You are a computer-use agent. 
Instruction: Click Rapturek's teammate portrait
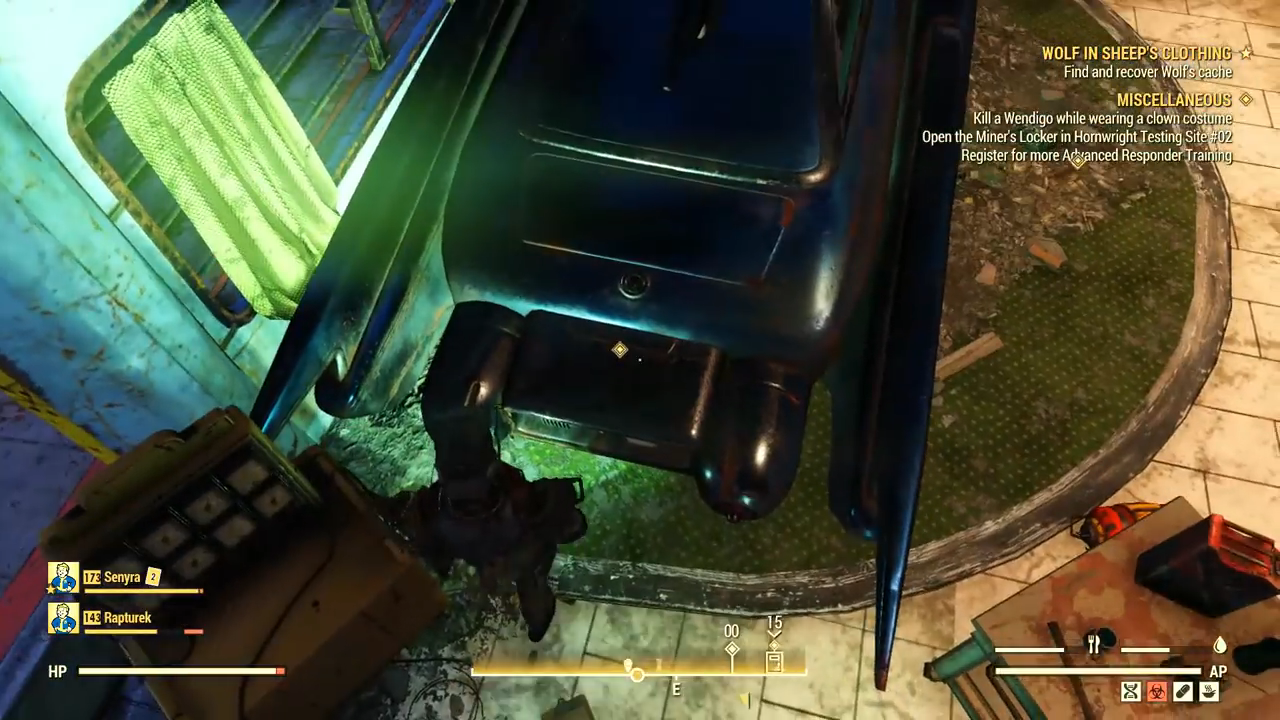pyautogui.click(x=63, y=618)
